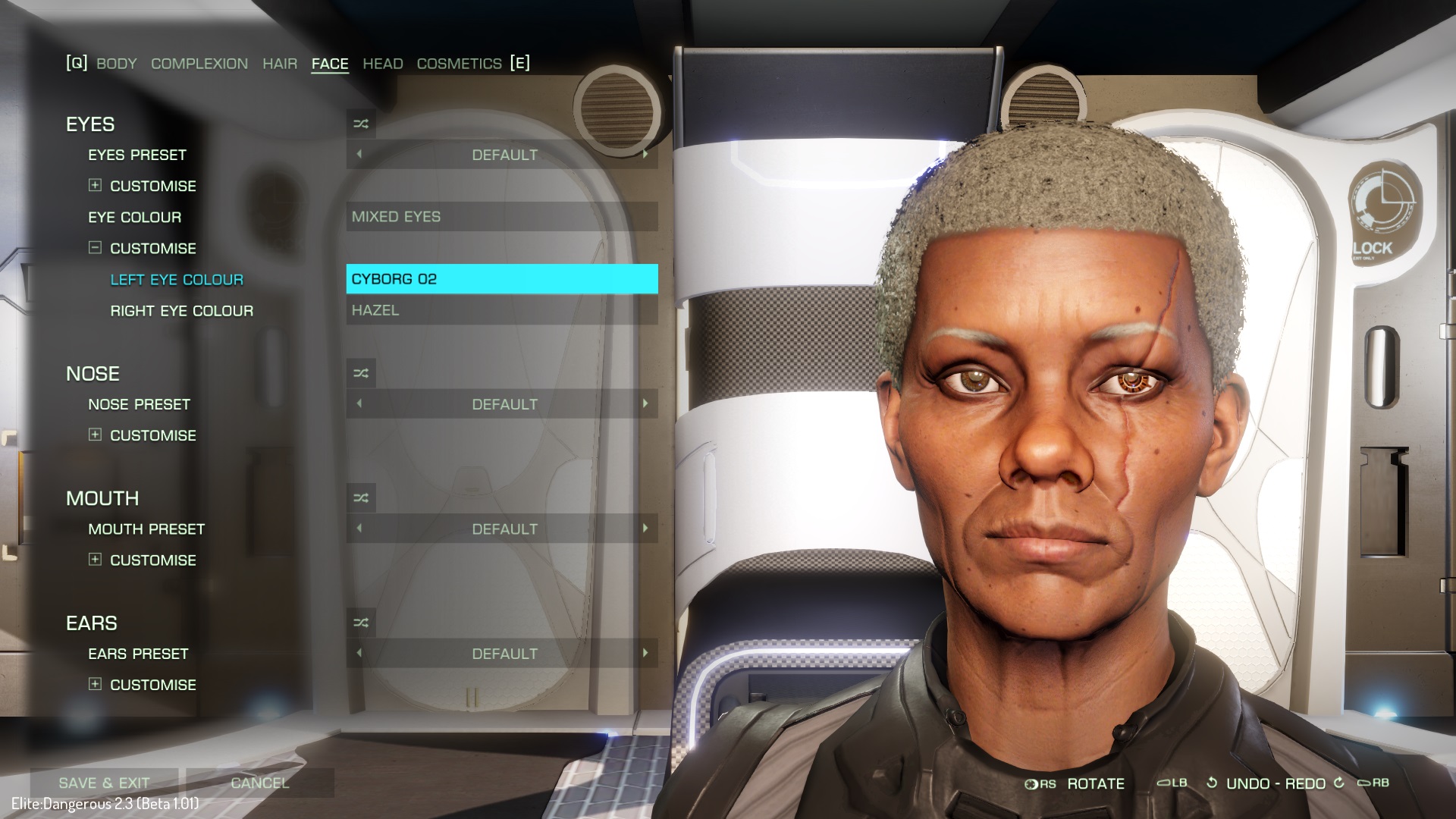Collapse Customise under Eye Colour
The width and height of the screenshot is (1456, 819).
tap(96, 248)
